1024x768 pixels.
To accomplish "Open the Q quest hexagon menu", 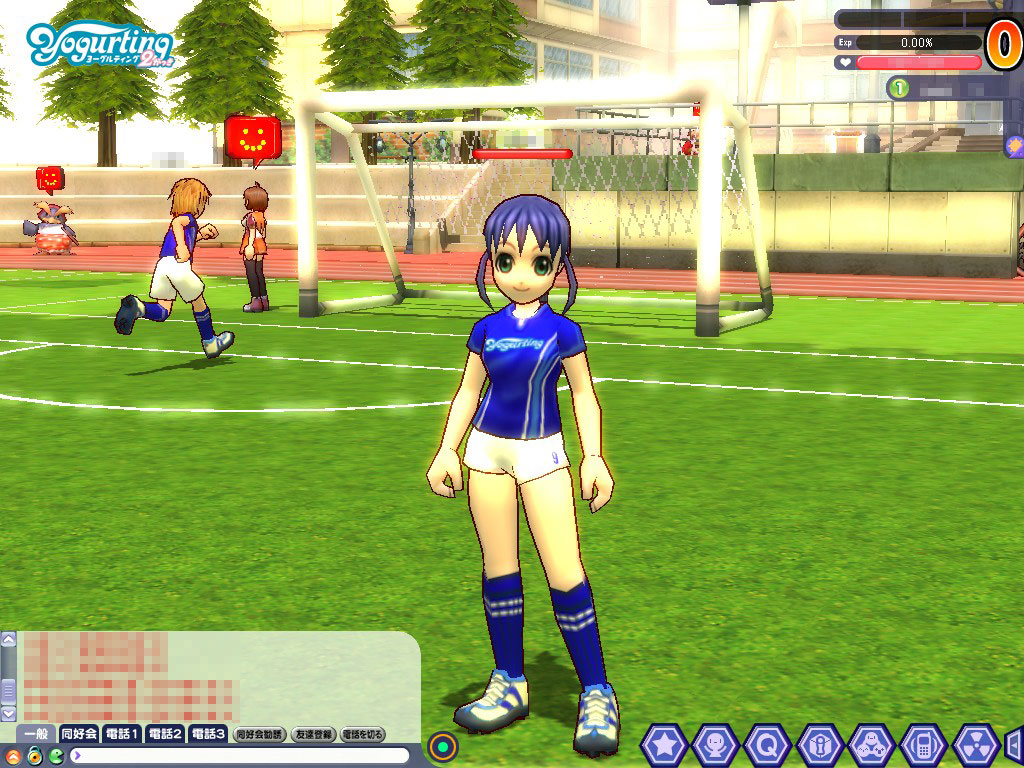I will 767,745.
